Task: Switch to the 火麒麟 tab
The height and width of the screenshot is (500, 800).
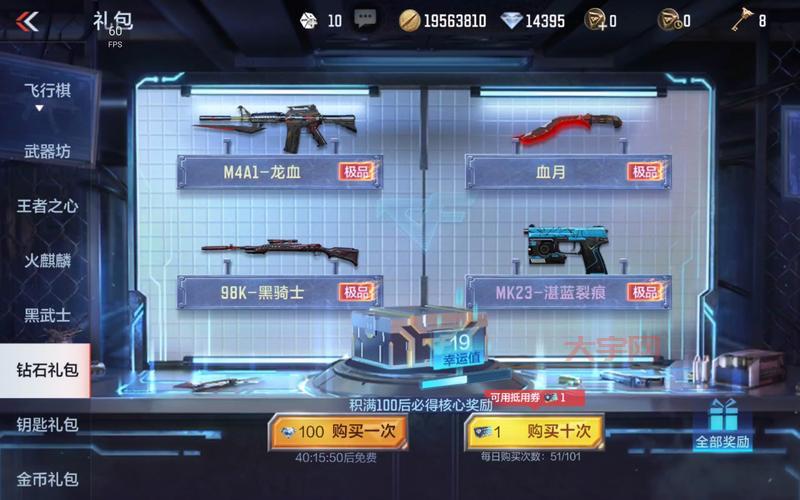Action: [46, 260]
